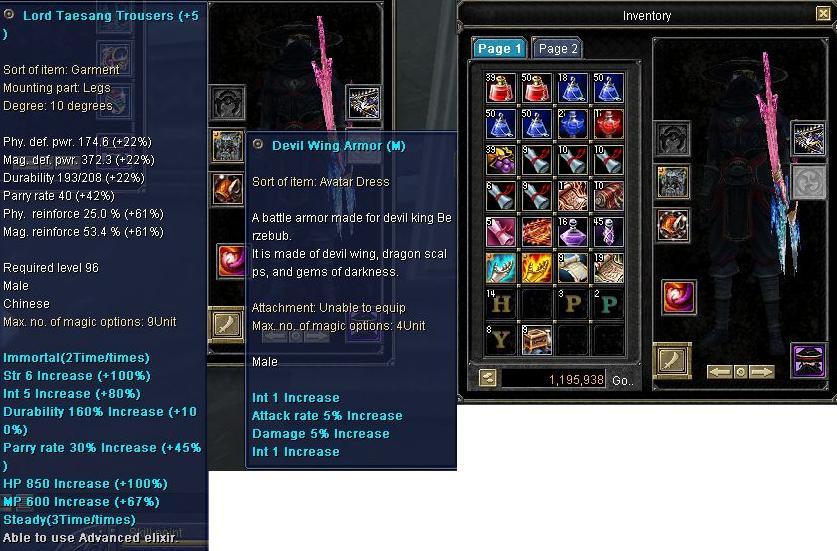Reset character preview with center button
837x551 pixels.
tap(740, 372)
